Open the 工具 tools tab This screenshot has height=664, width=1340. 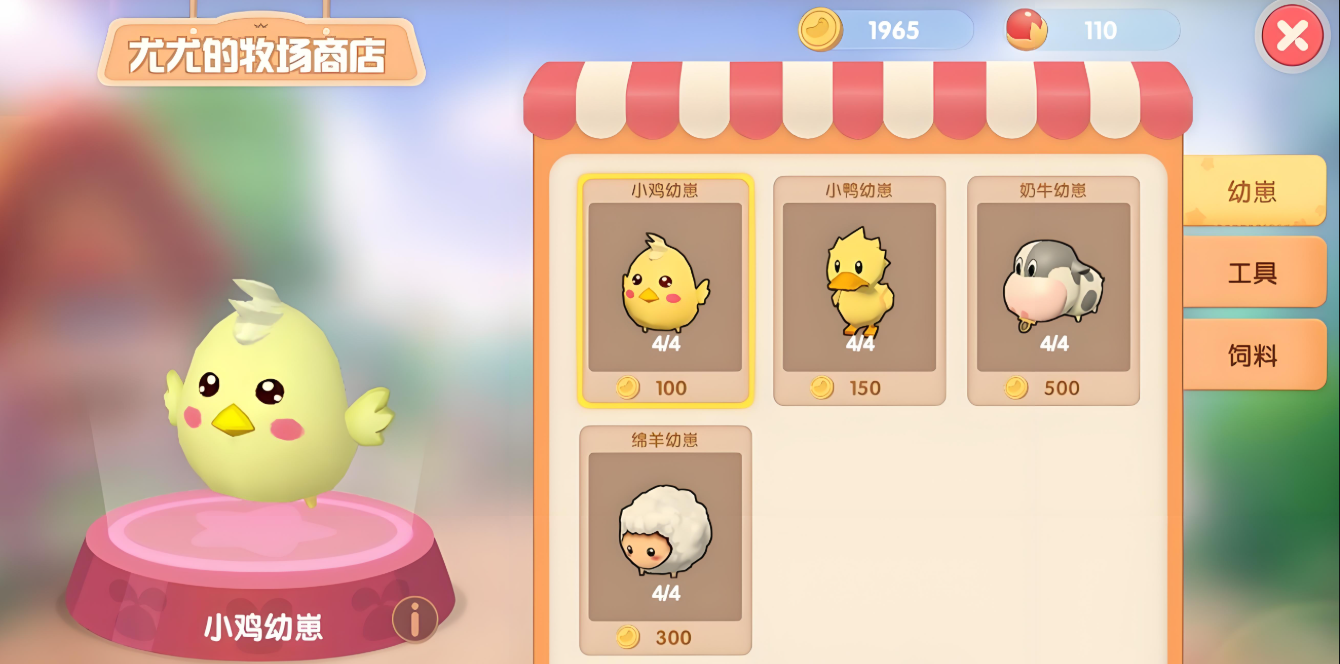[x=1253, y=273]
